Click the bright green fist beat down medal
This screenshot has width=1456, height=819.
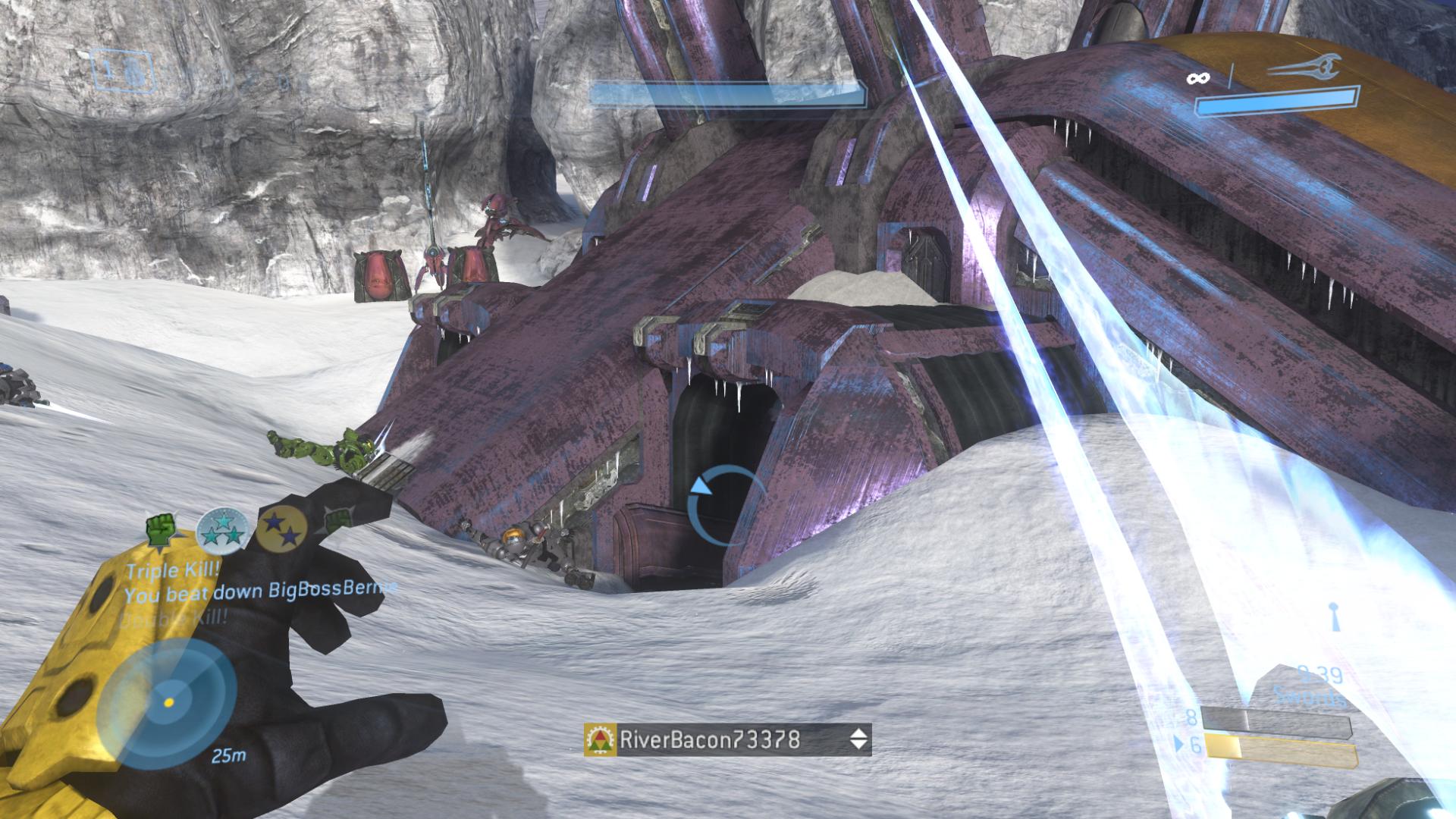click(x=161, y=529)
